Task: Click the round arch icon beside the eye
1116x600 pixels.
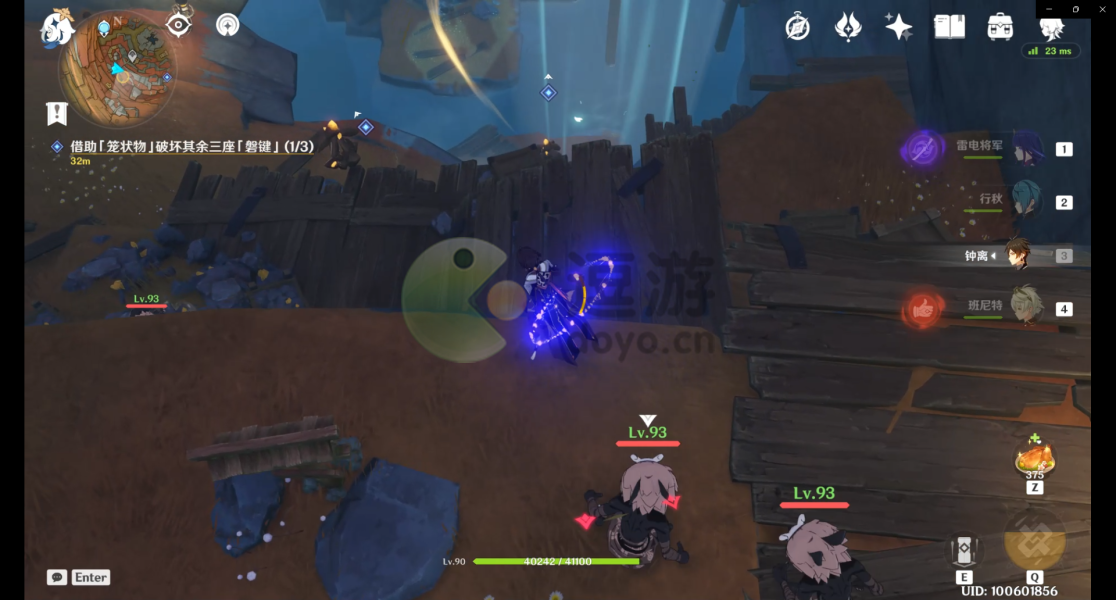Action: [x=228, y=24]
